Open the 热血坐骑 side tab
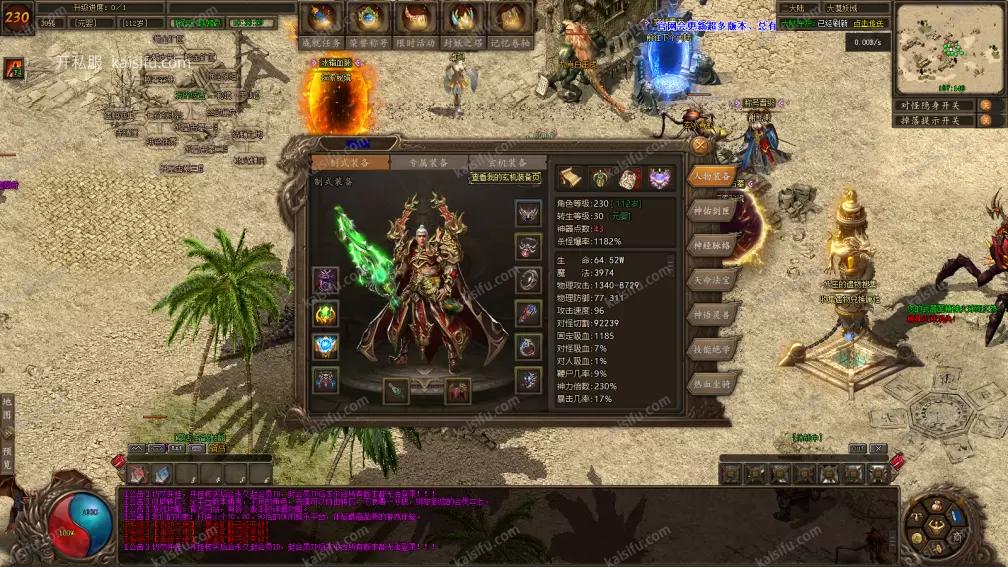The width and height of the screenshot is (1008, 567). coord(713,385)
